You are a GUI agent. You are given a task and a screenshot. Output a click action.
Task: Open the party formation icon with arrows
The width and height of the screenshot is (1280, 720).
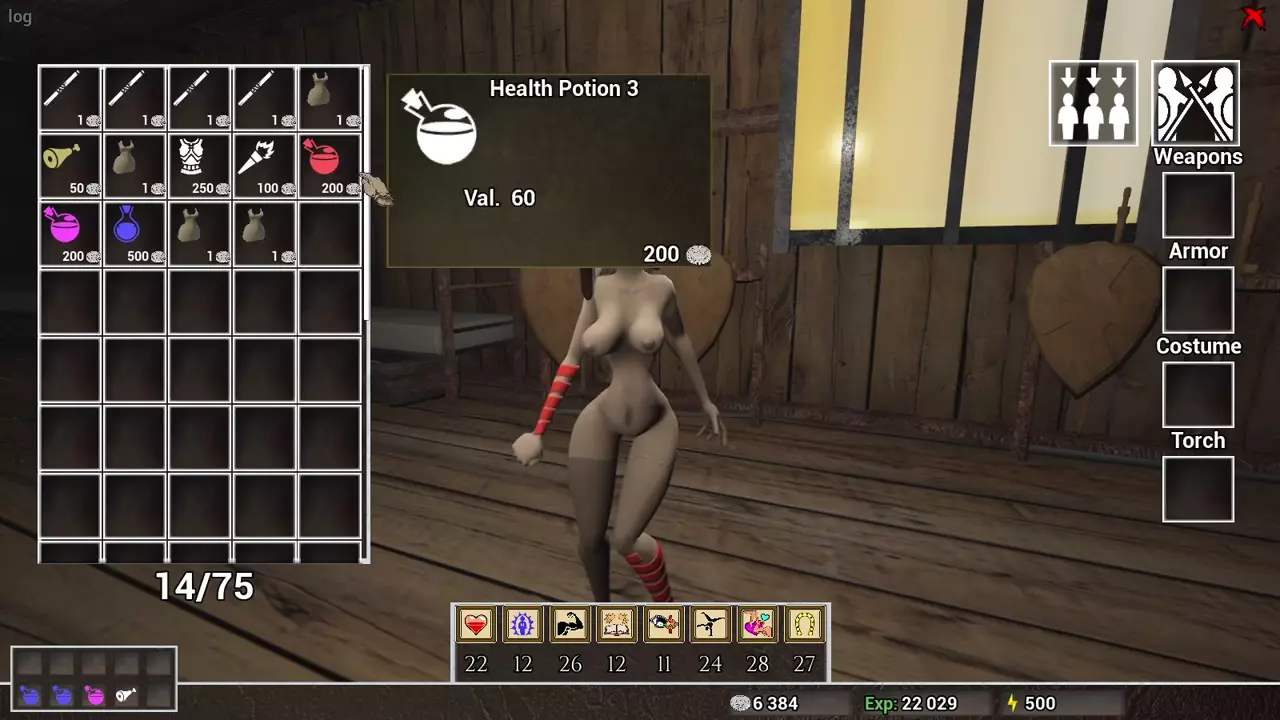tap(1093, 103)
